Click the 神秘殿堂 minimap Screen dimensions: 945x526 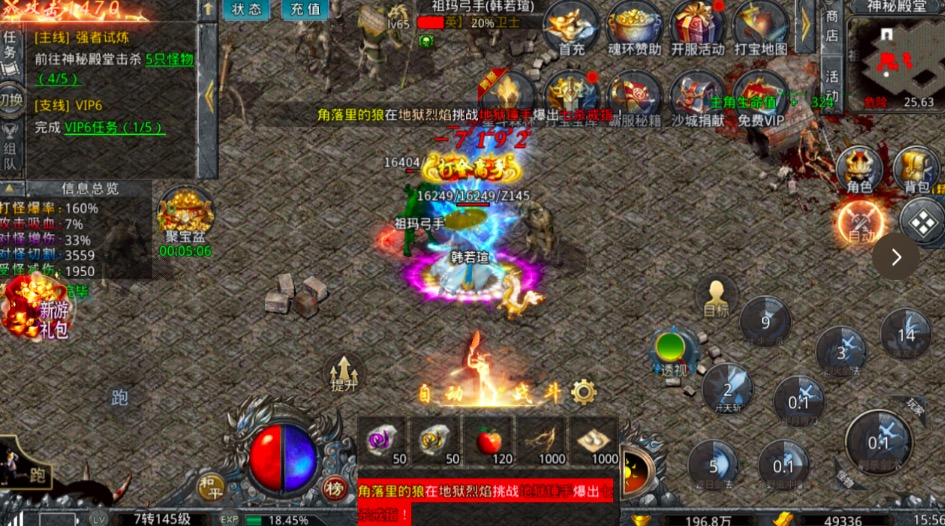pyautogui.click(x=893, y=60)
